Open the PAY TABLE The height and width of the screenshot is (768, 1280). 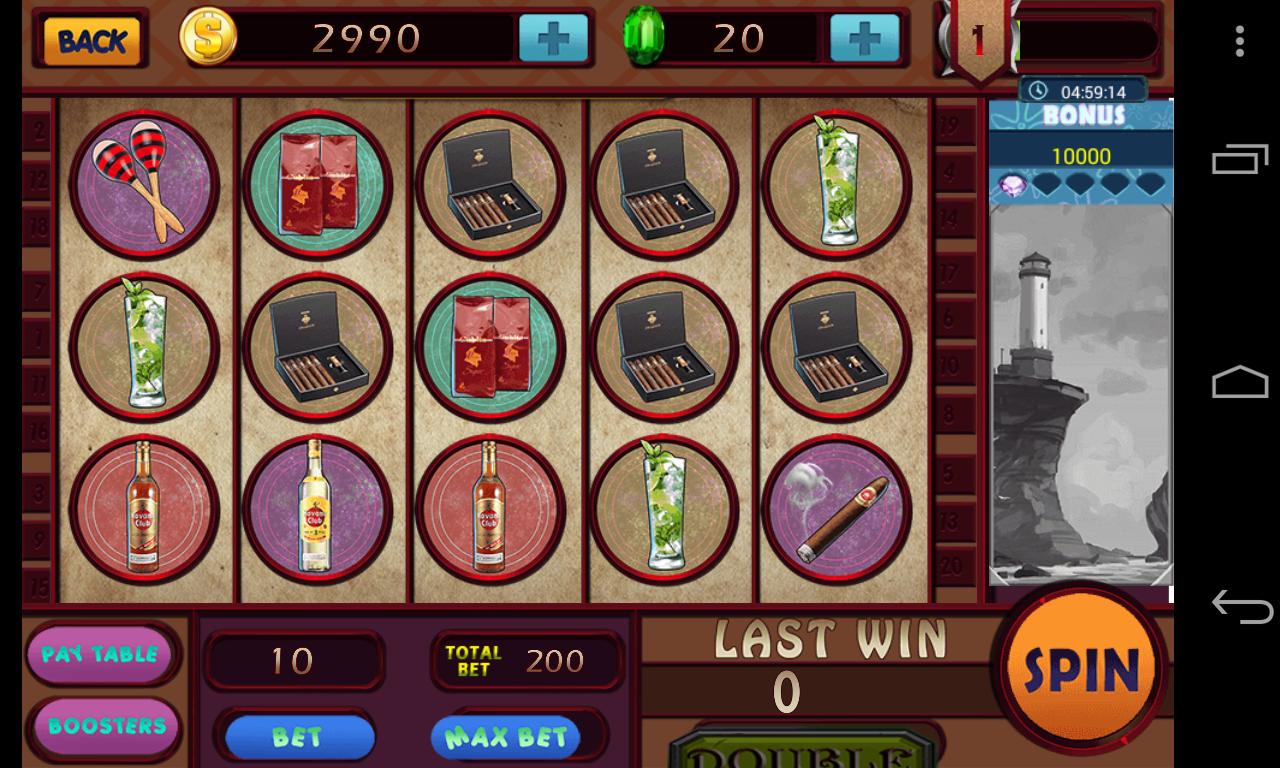[102, 655]
